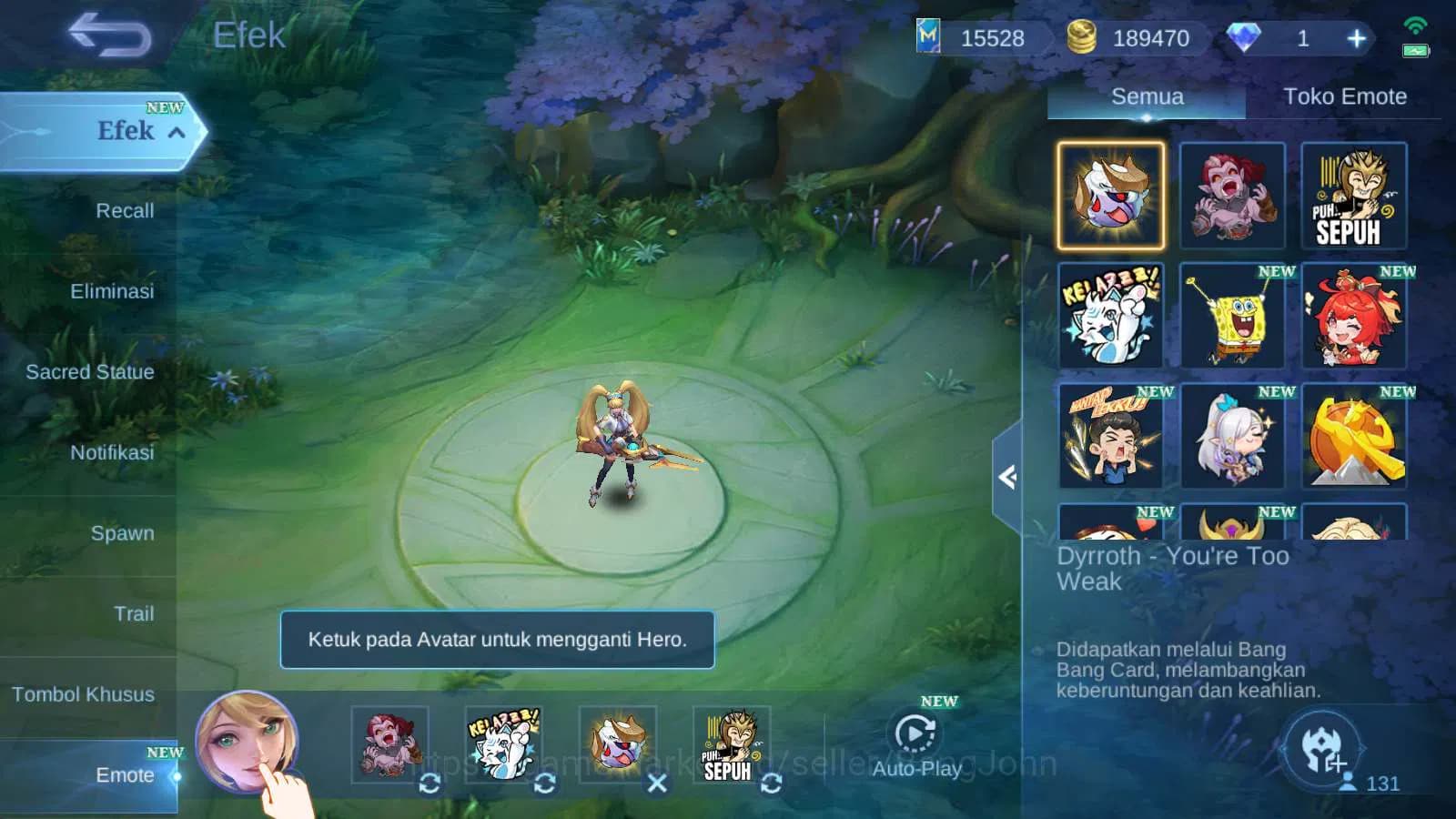The image size is (1456, 819).
Task: Collapse the Efek section chevron
Action: (x=178, y=132)
